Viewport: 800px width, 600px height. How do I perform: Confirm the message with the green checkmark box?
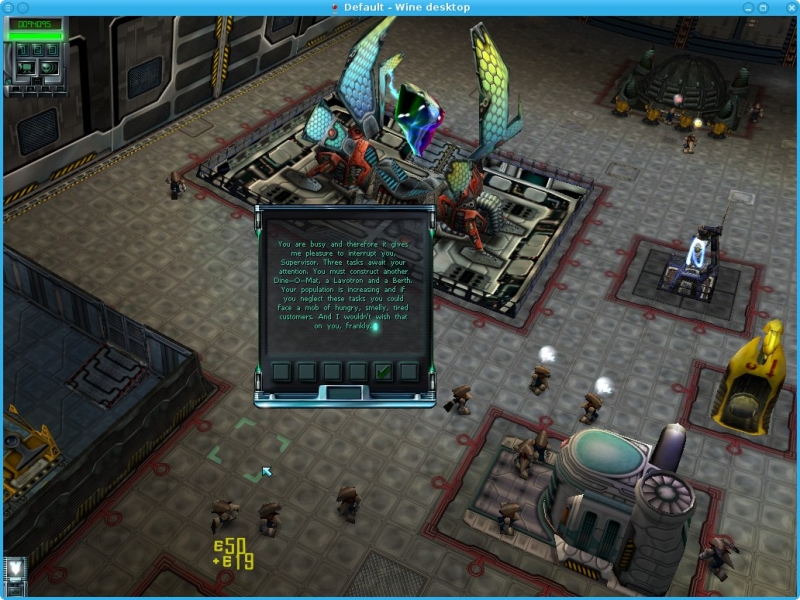coord(382,372)
